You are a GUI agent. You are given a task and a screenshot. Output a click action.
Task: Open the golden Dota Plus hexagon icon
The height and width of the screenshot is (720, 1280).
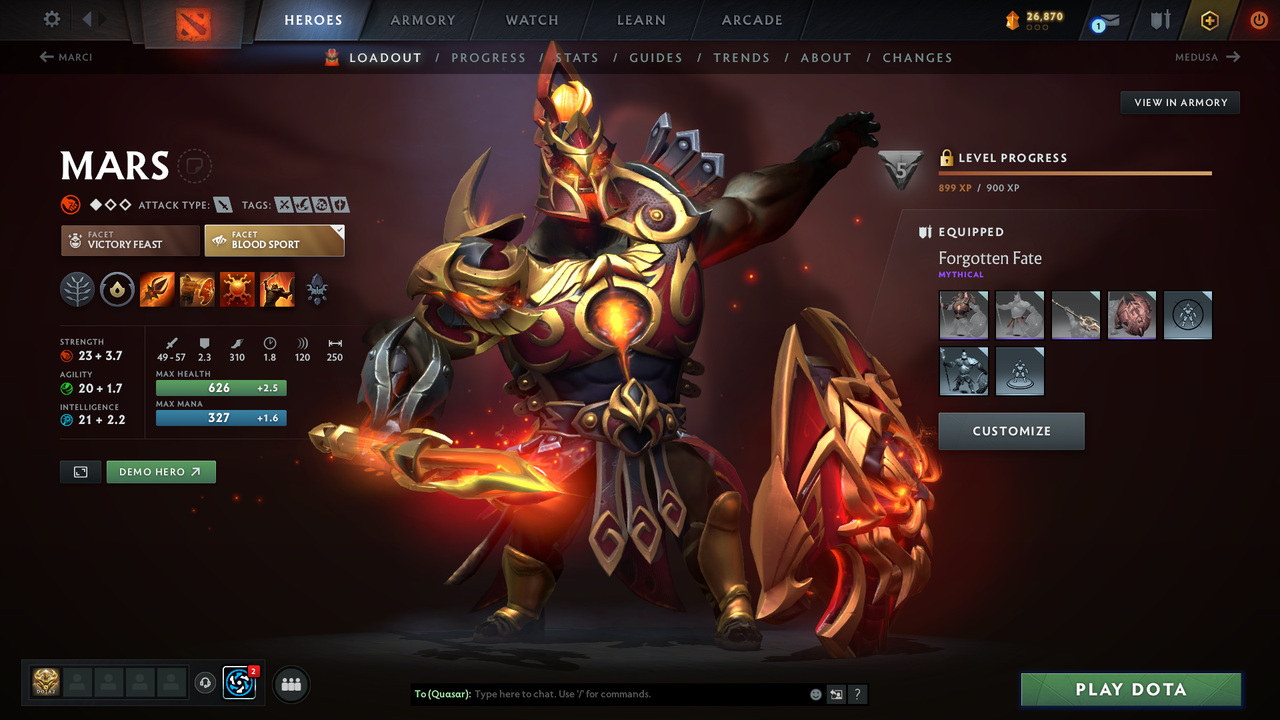click(x=1209, y=20)
